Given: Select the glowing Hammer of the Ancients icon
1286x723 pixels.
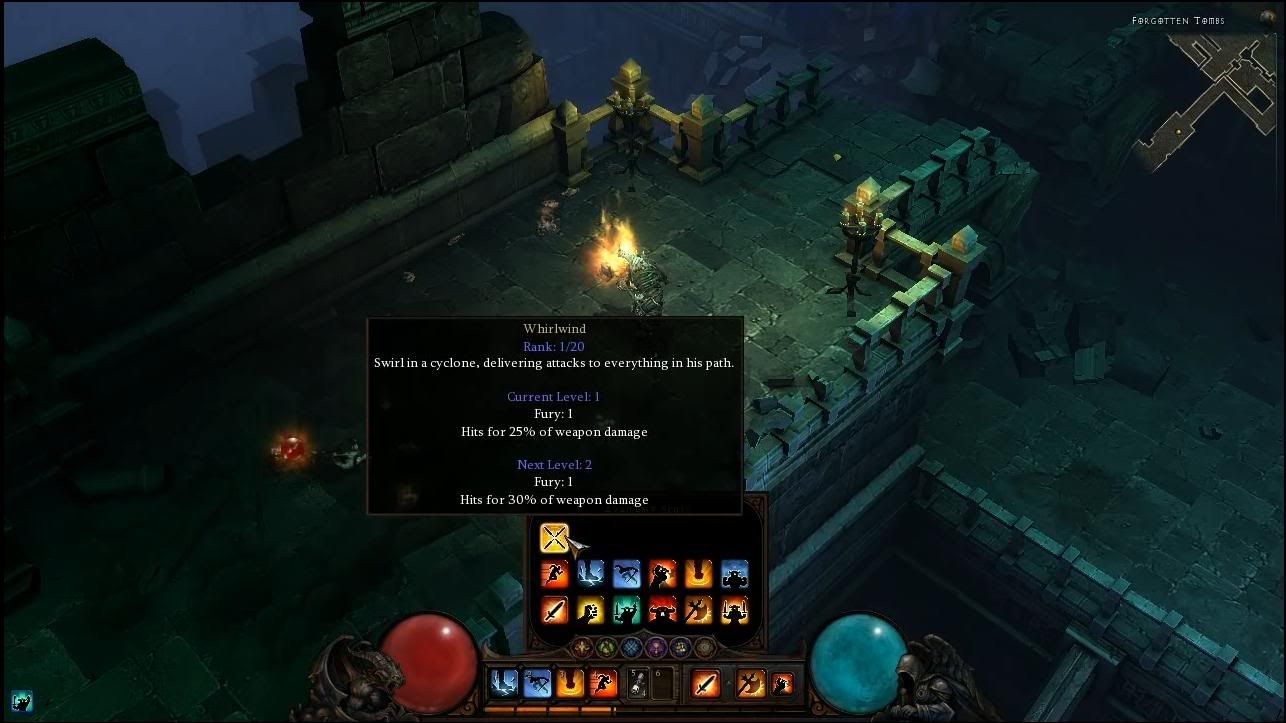Looking at the screenshot, I should pos(699,574).
